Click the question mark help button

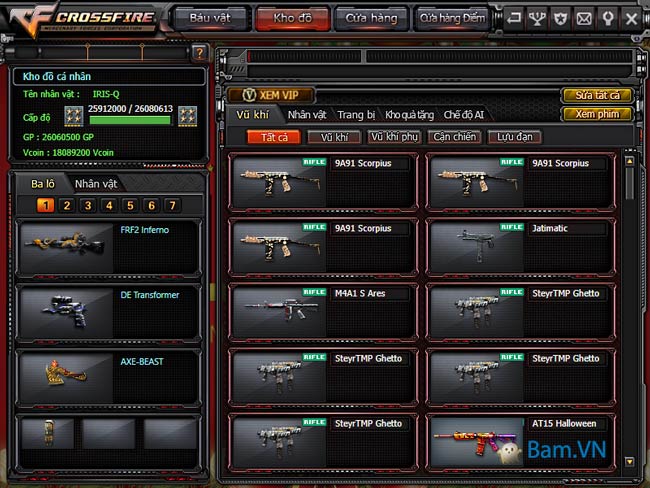(200, 53)
